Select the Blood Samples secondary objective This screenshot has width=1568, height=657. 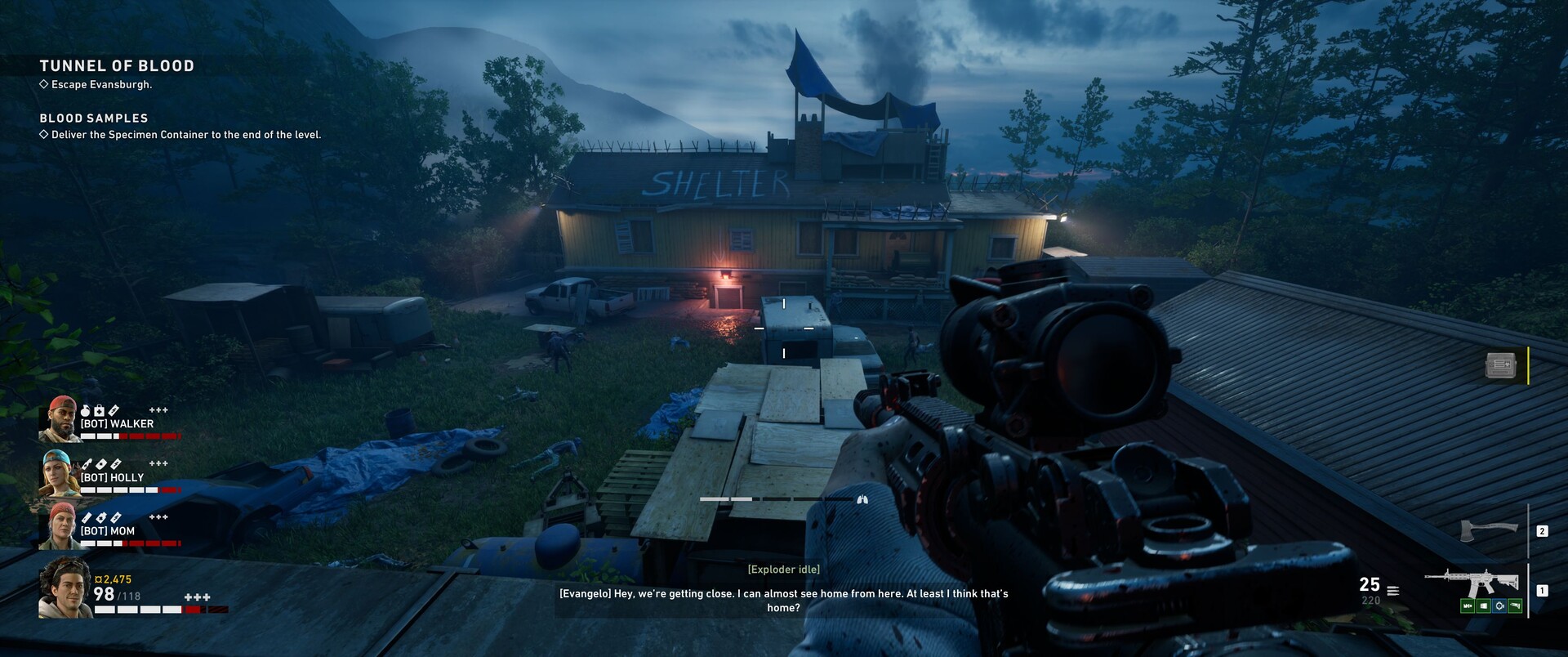pos(94,118)
